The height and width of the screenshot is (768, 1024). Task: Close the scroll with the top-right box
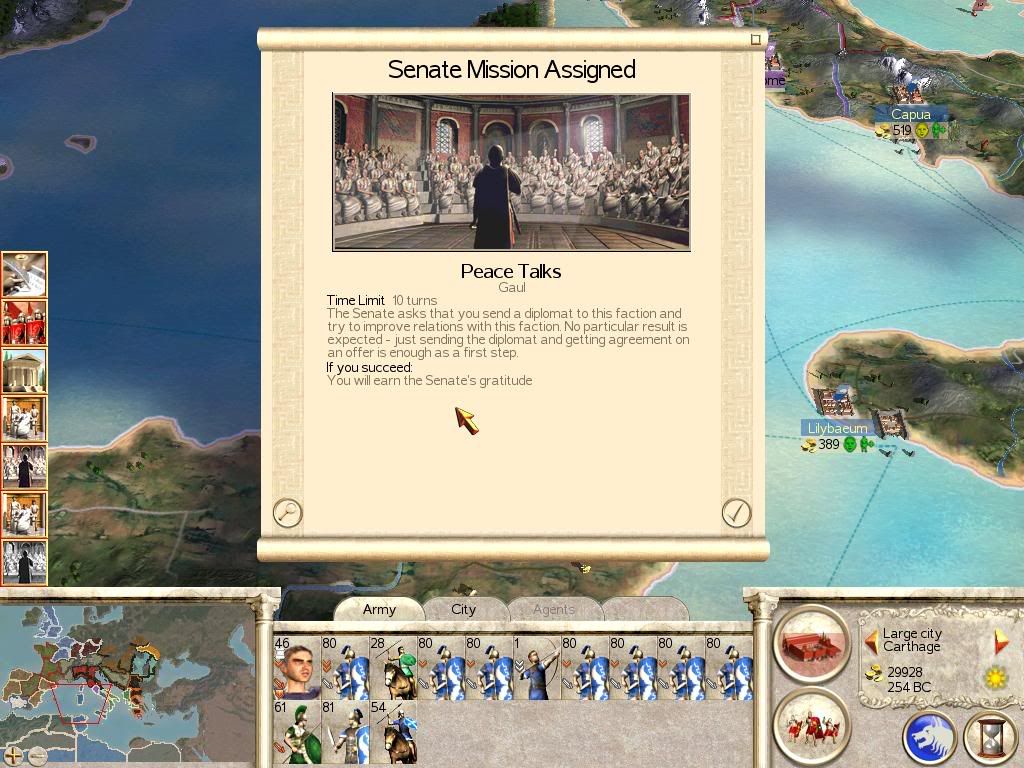tap(756, 40)
